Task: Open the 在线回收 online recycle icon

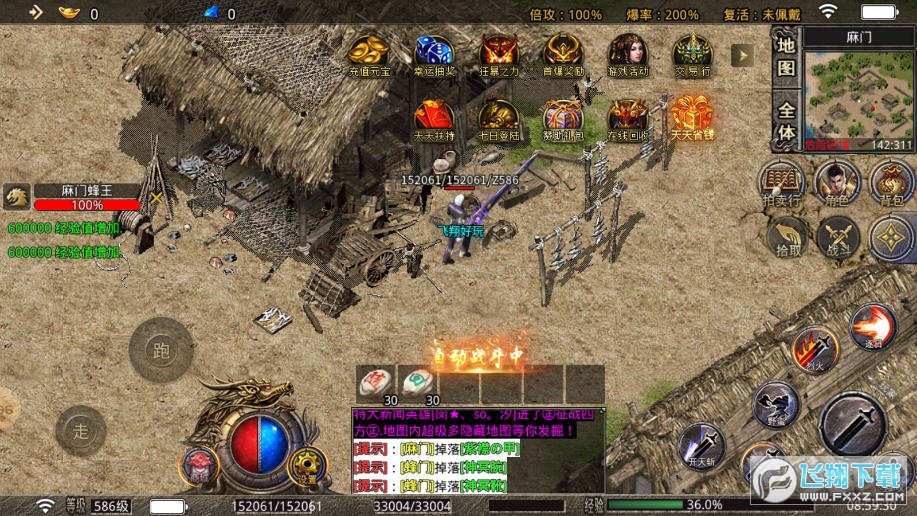Action: click(x=628, y=119)
